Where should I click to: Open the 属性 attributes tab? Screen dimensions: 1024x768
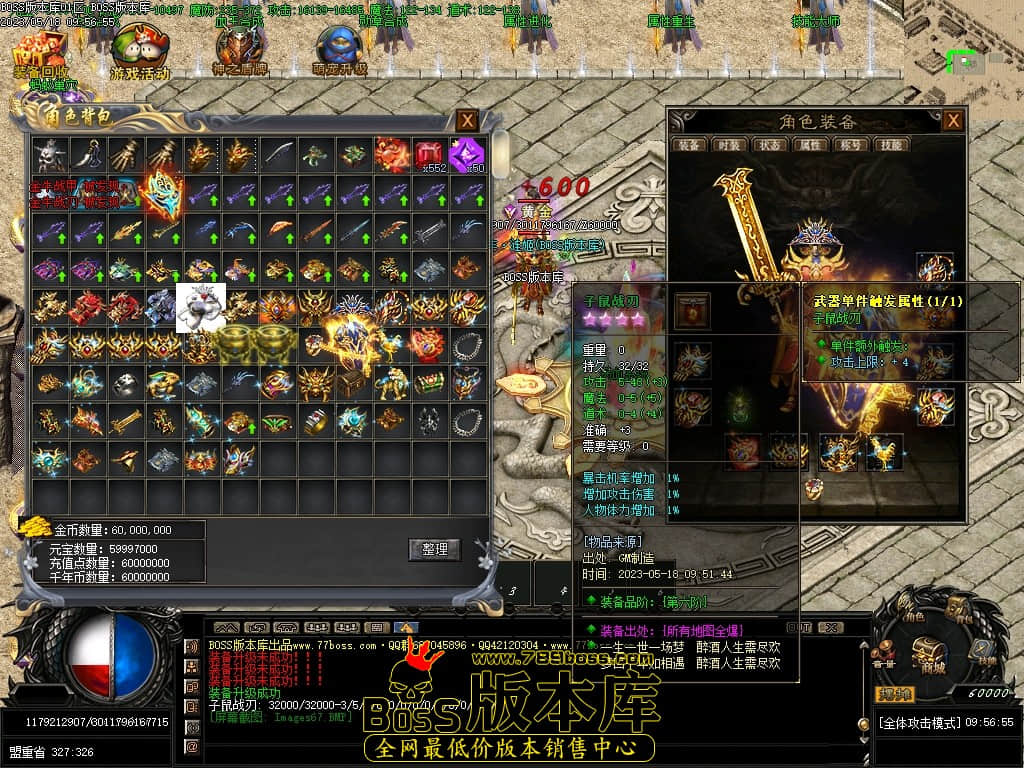tap(809, 145)
